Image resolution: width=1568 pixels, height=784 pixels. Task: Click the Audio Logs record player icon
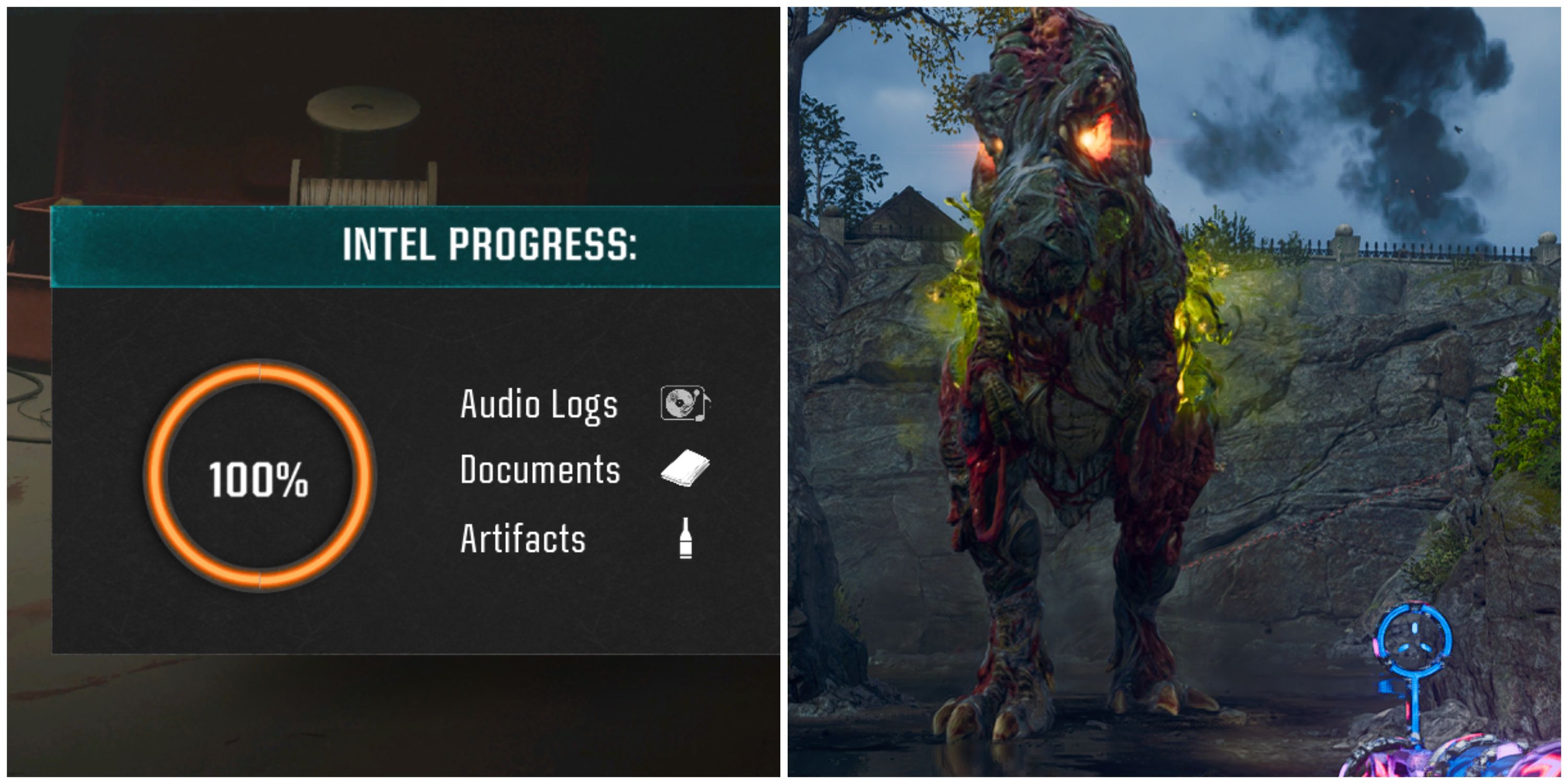[x=685, y=403]
